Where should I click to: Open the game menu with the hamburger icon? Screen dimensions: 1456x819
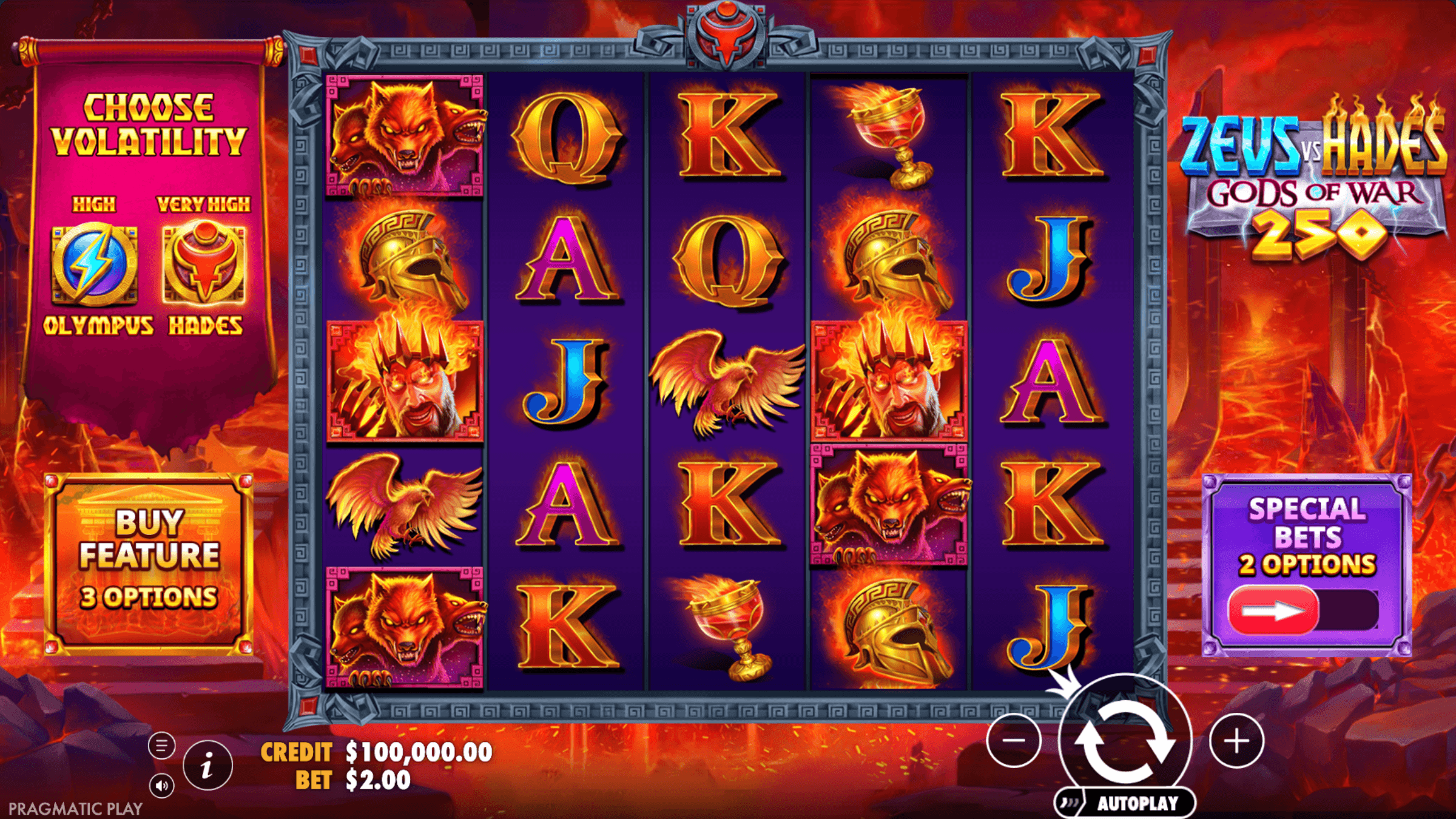161,744
